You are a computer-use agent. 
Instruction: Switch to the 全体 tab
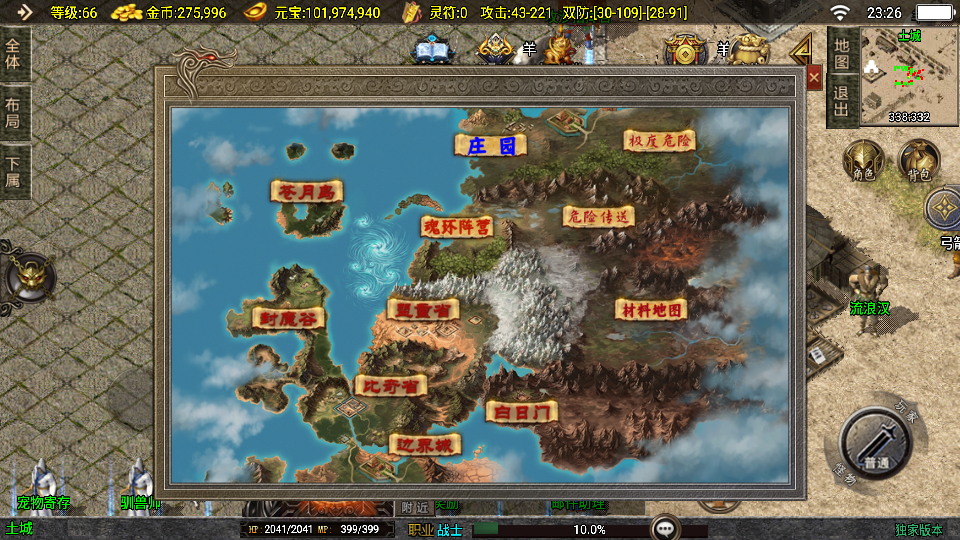(13, 54)
